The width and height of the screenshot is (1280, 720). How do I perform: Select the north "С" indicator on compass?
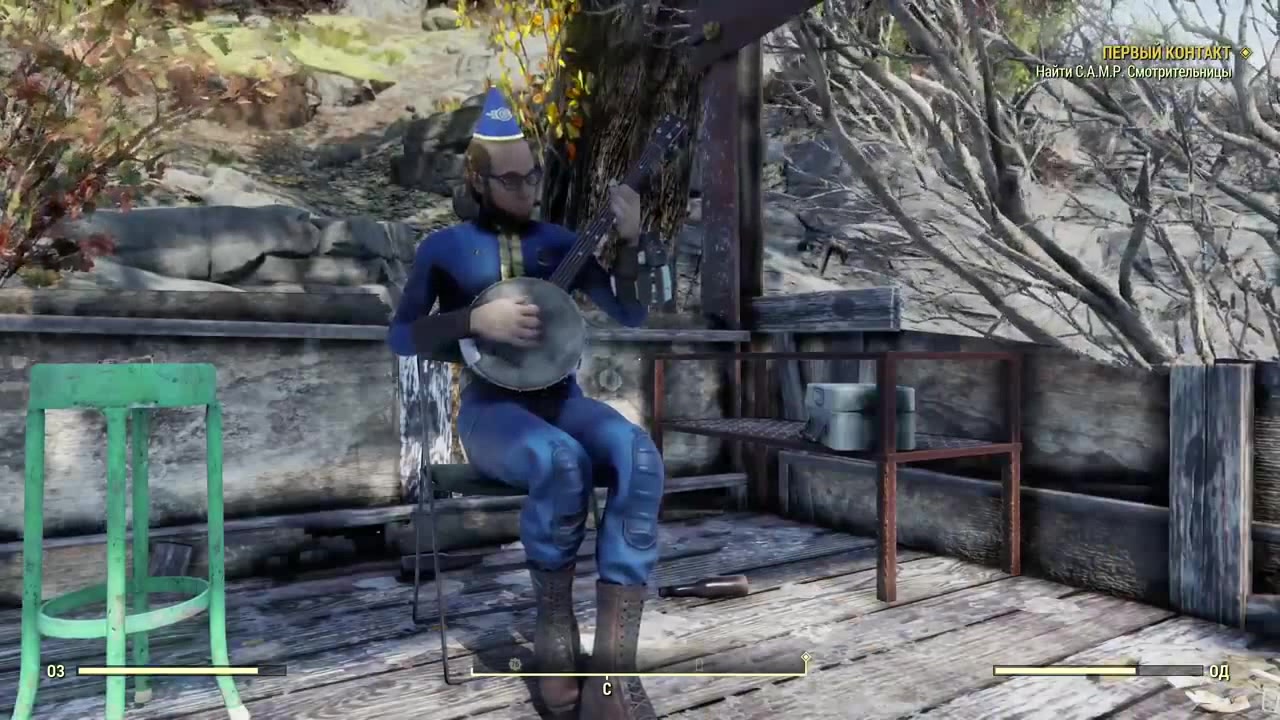pos(606,688)
